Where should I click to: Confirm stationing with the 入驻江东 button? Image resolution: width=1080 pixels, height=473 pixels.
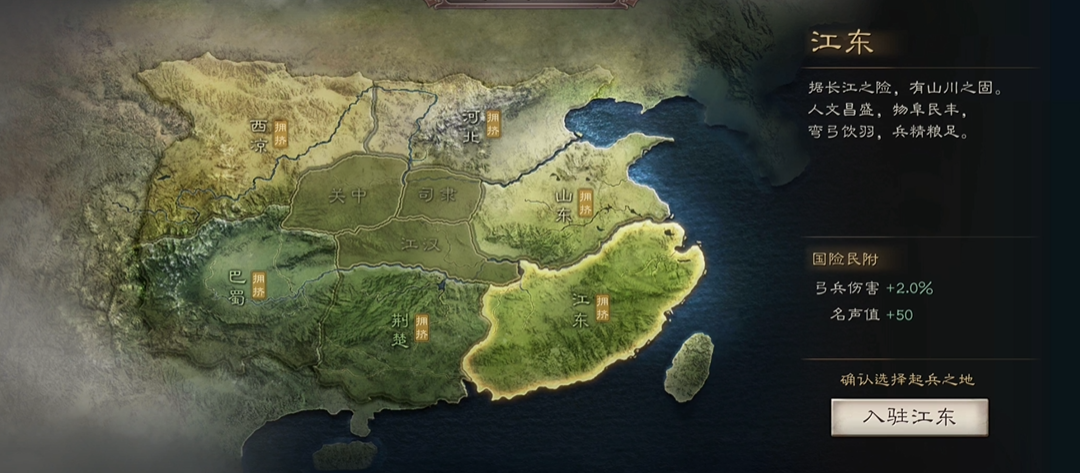[x=909, y=417]
